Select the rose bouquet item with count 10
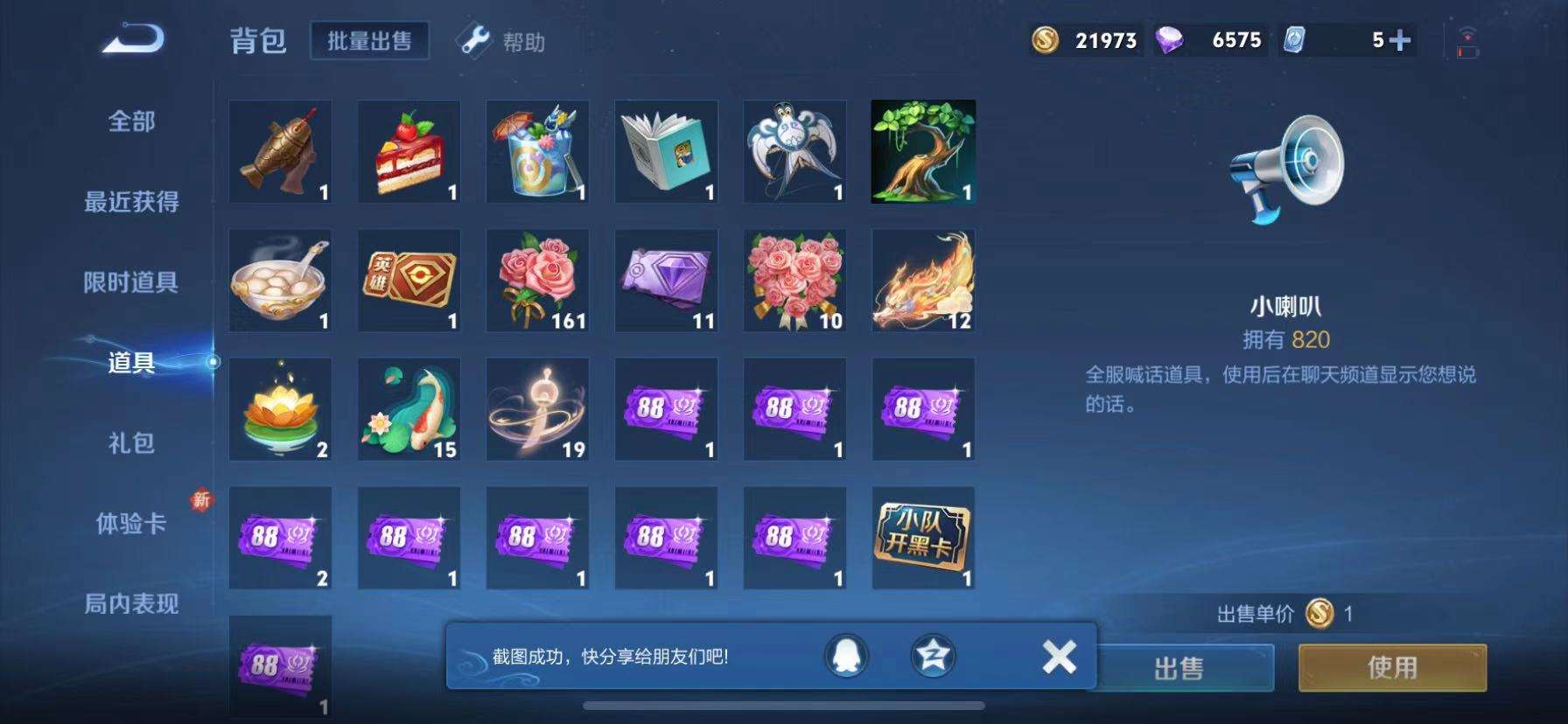The image size is (1568, 724). coord(794,280)
